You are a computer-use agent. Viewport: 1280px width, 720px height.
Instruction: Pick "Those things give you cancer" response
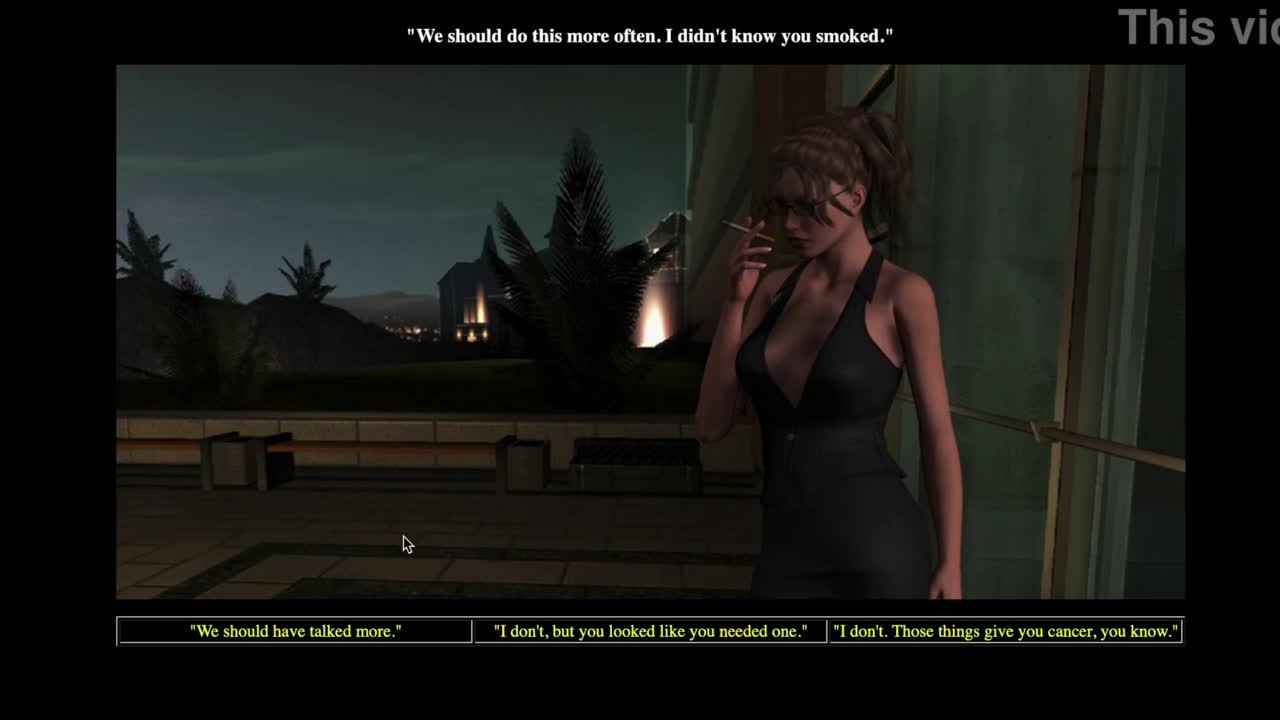click(1005, 631)
